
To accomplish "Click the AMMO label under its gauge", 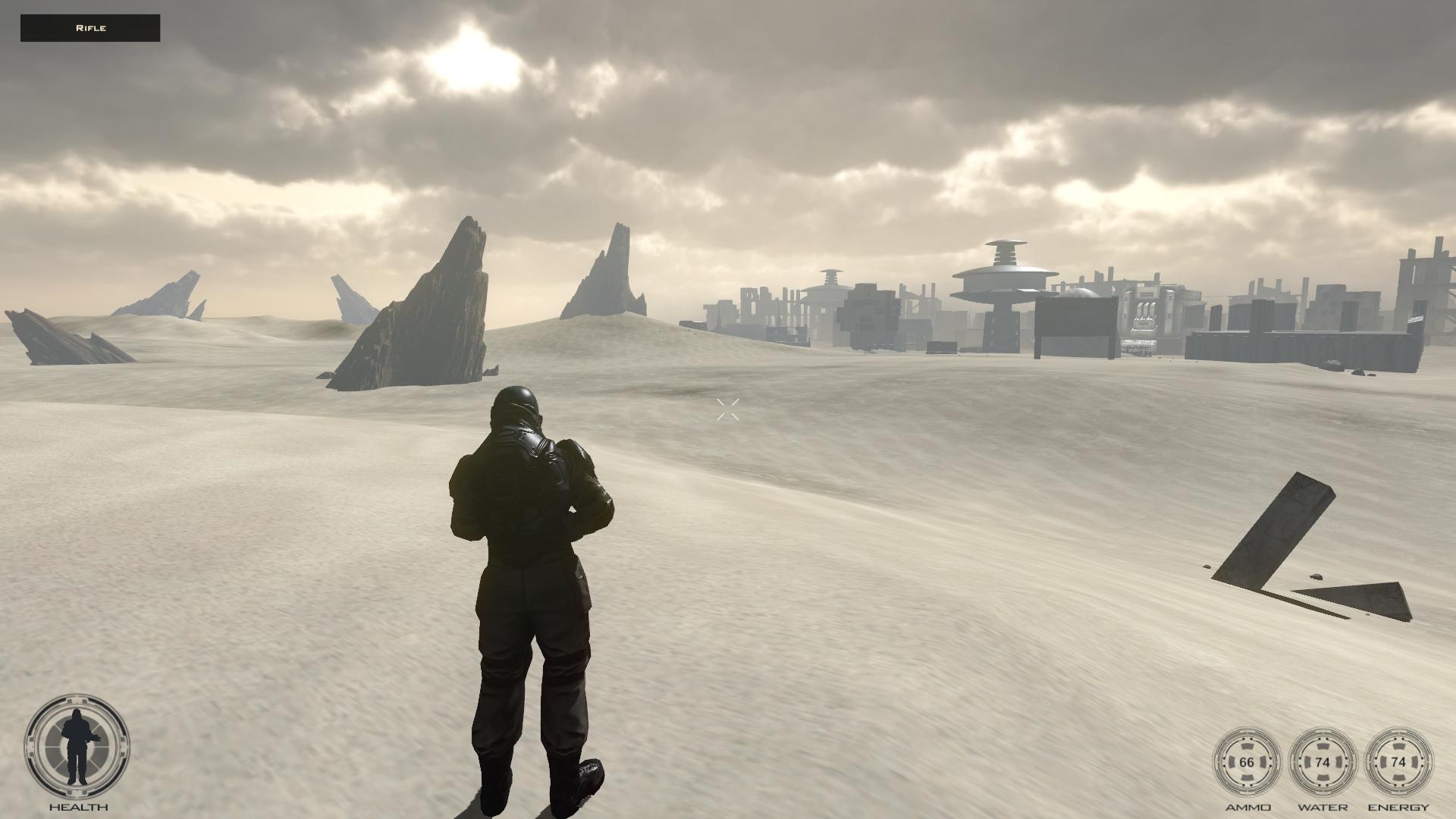I will [x=1248, y=806].
